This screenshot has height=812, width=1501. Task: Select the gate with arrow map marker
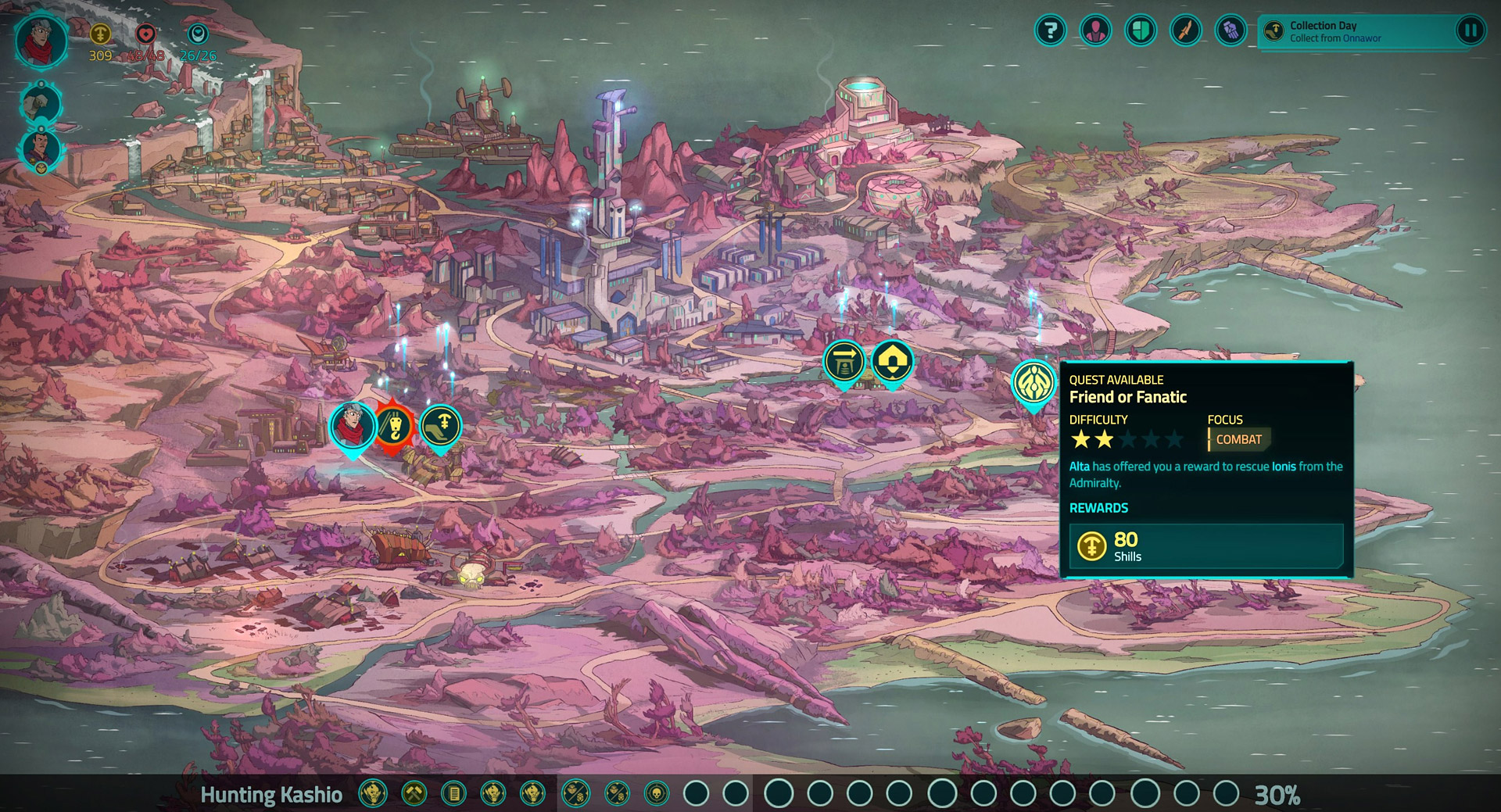[844, 363]
